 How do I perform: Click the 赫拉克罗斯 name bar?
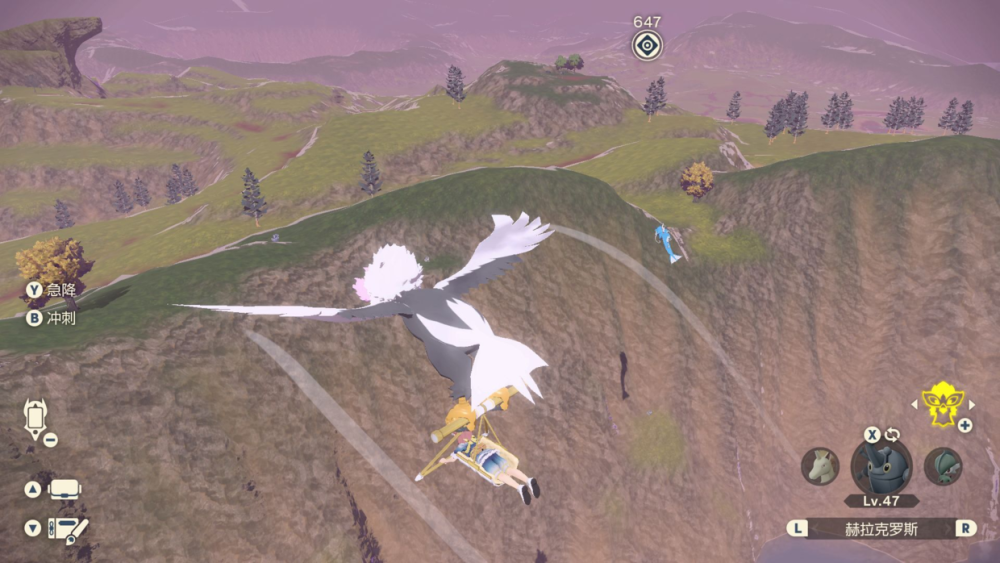[x=881, y=528]
